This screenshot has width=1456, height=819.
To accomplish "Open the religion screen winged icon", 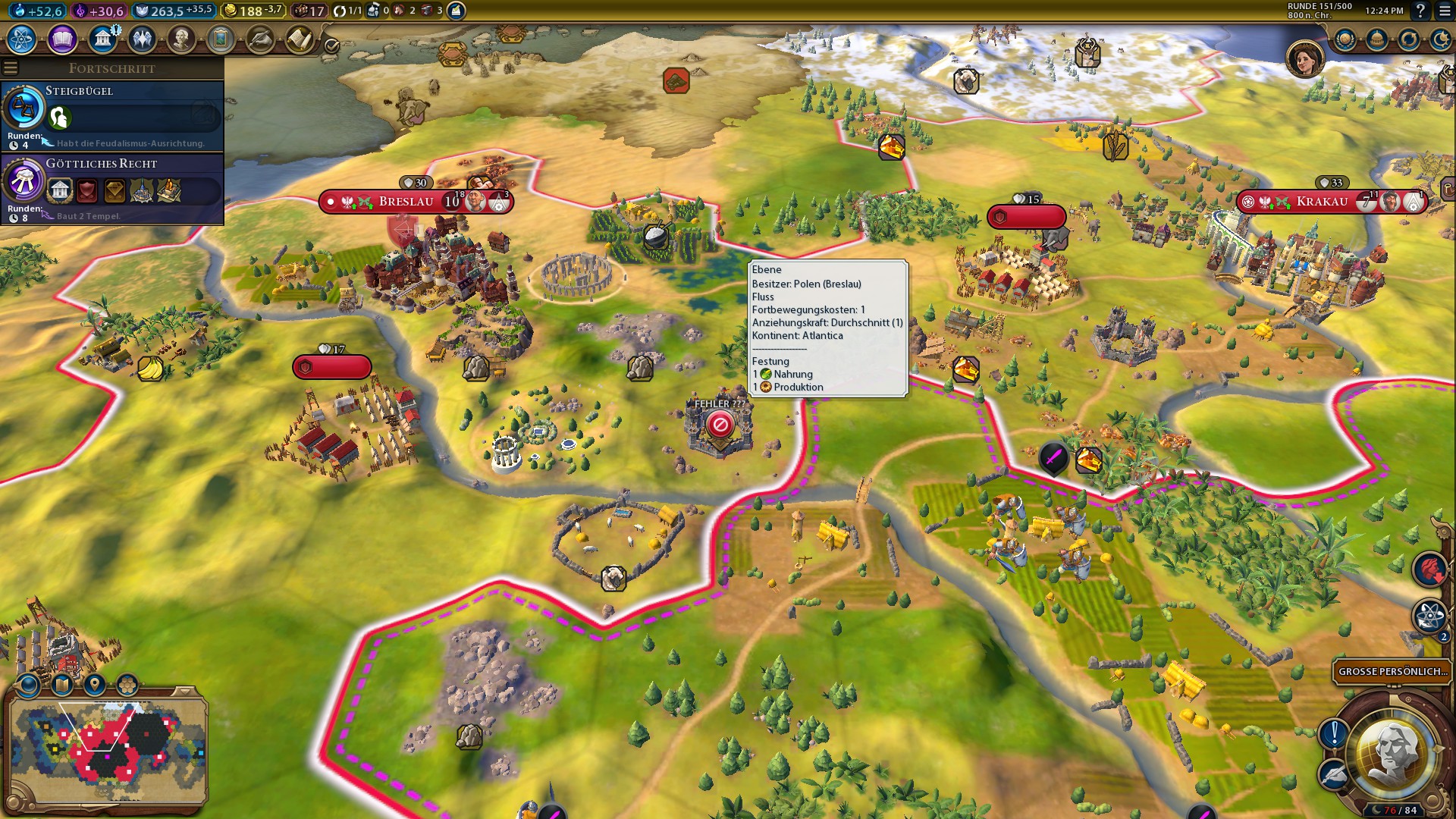I will click(x=142, y=39).
